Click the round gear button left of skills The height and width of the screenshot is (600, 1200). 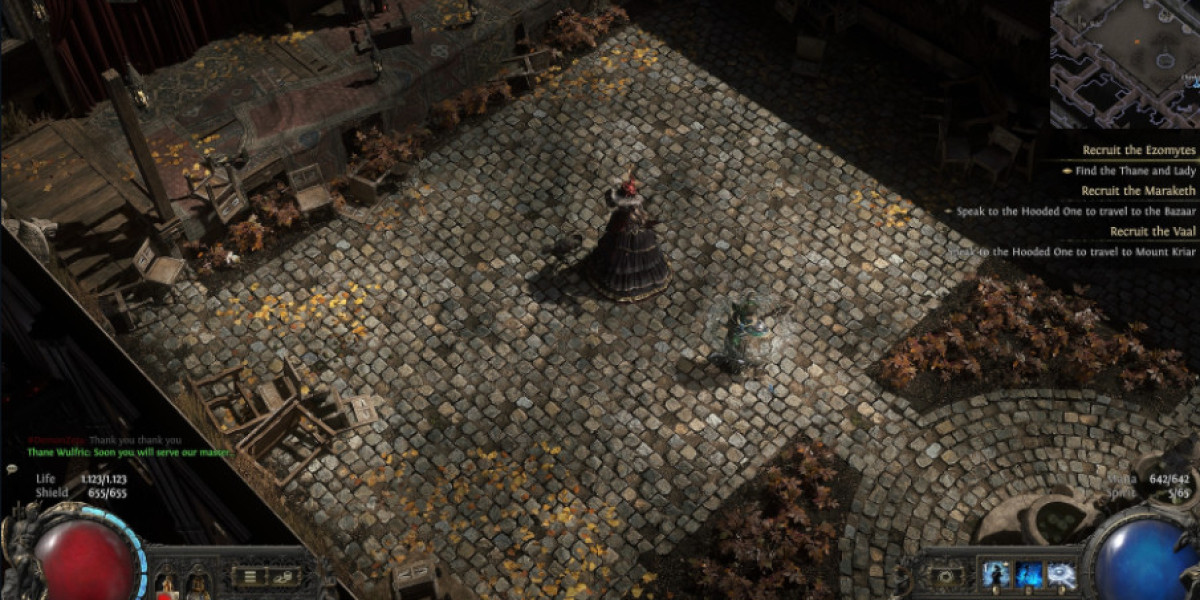(x=945, y=577)
